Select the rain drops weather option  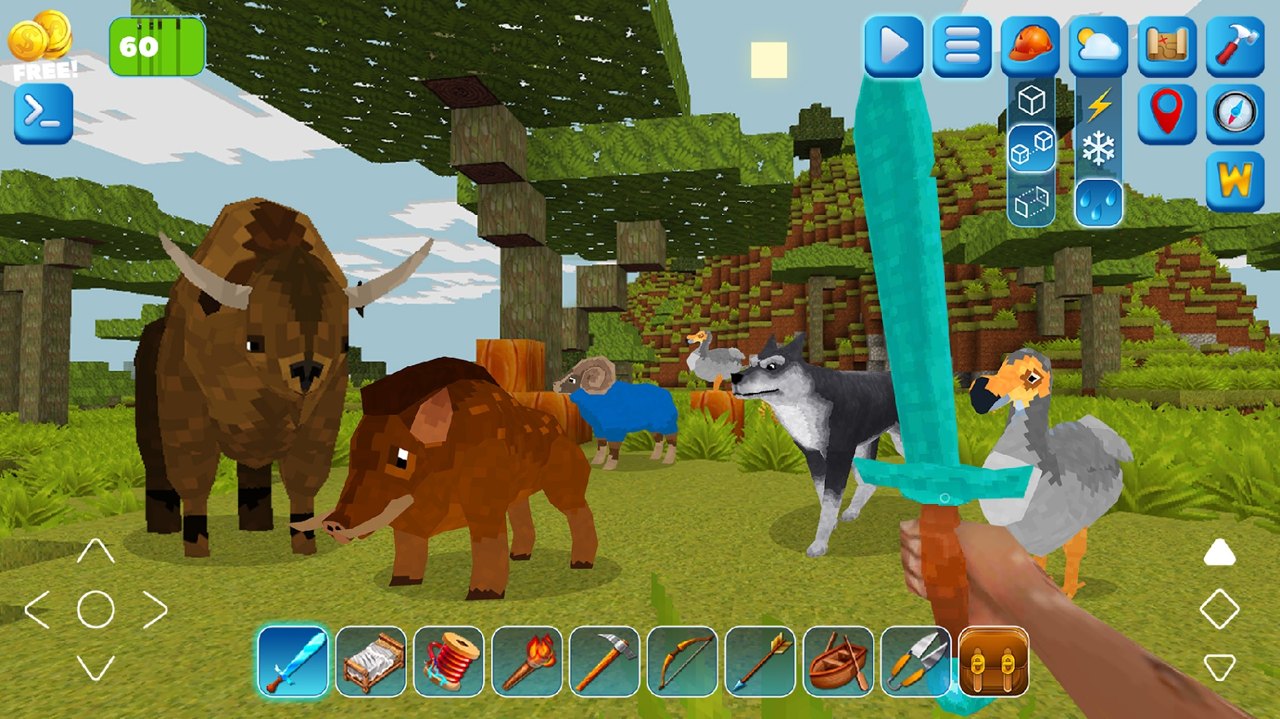tap(1099, 203)
